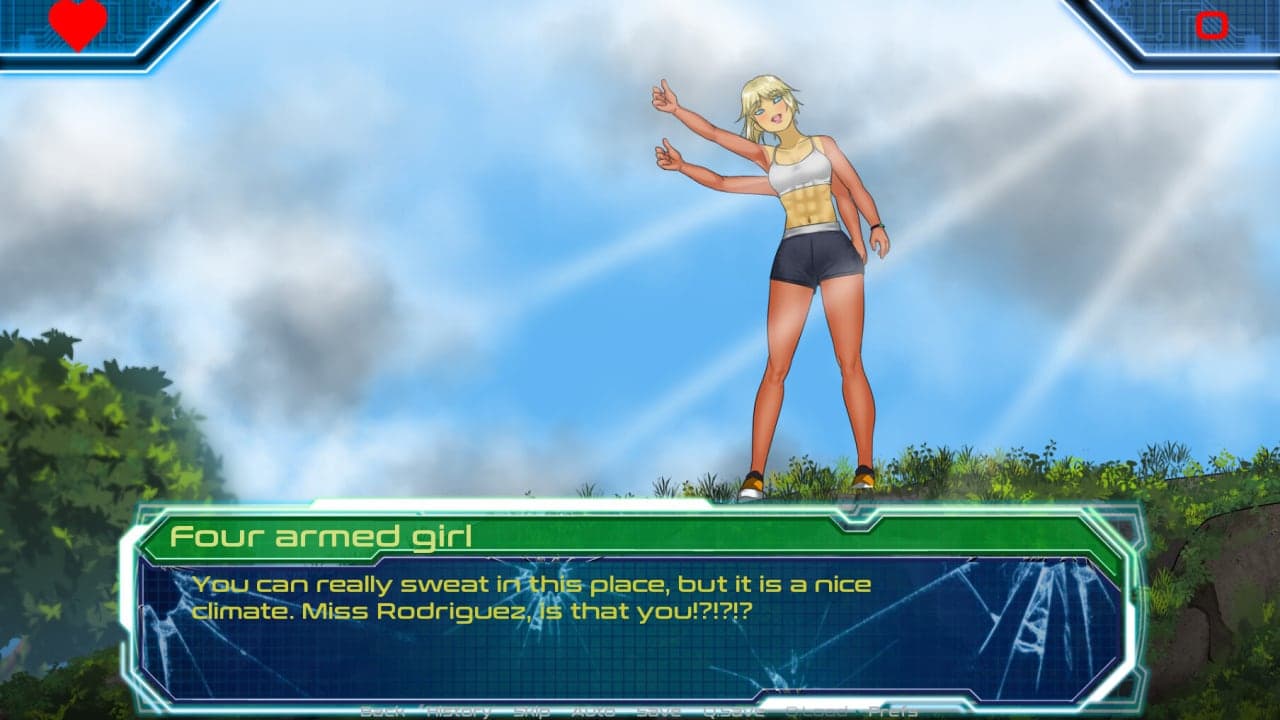Activate Skip to fast-forward dialogue
This screenshot has height=720, width=1280.
[531, 711]
